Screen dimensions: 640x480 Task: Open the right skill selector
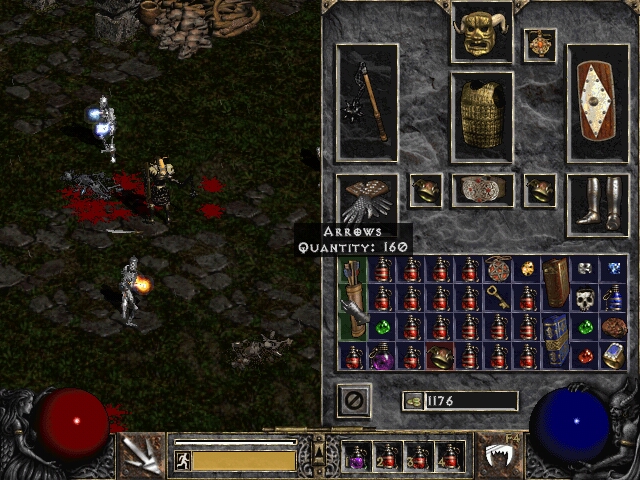[499, 456]
